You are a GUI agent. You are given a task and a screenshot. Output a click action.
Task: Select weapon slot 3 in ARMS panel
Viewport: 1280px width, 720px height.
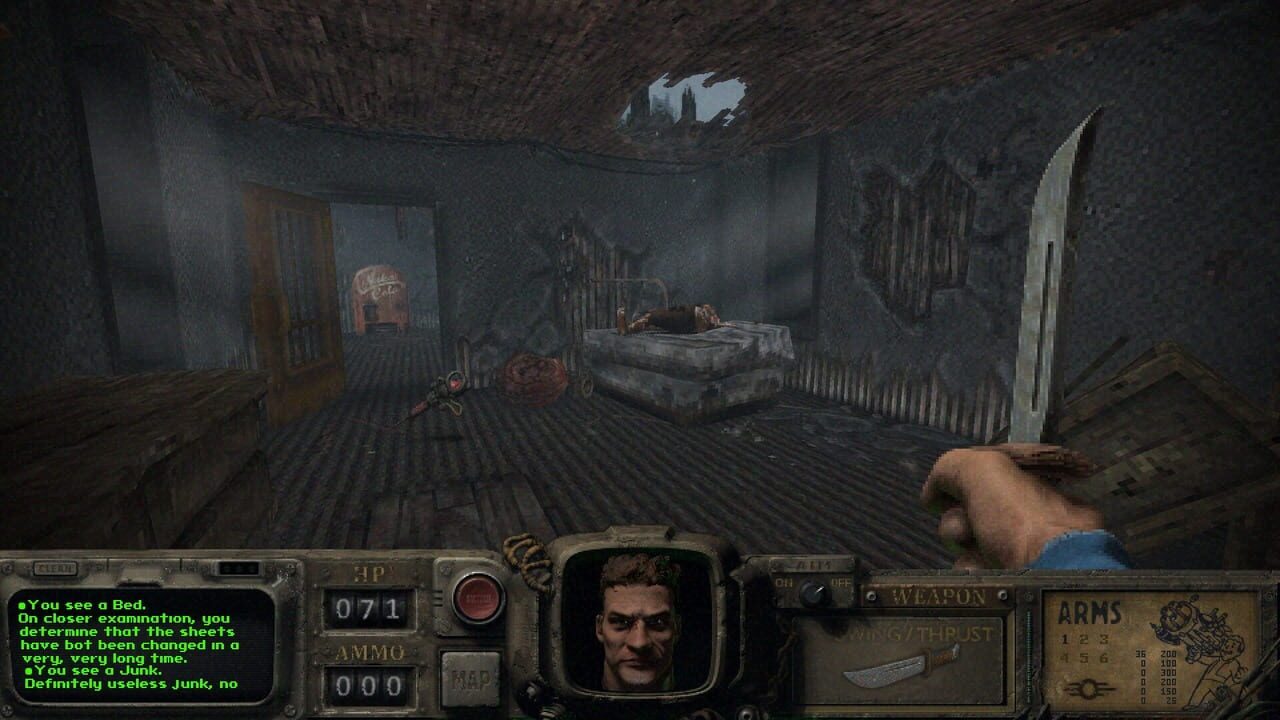tap(1103, 637)
